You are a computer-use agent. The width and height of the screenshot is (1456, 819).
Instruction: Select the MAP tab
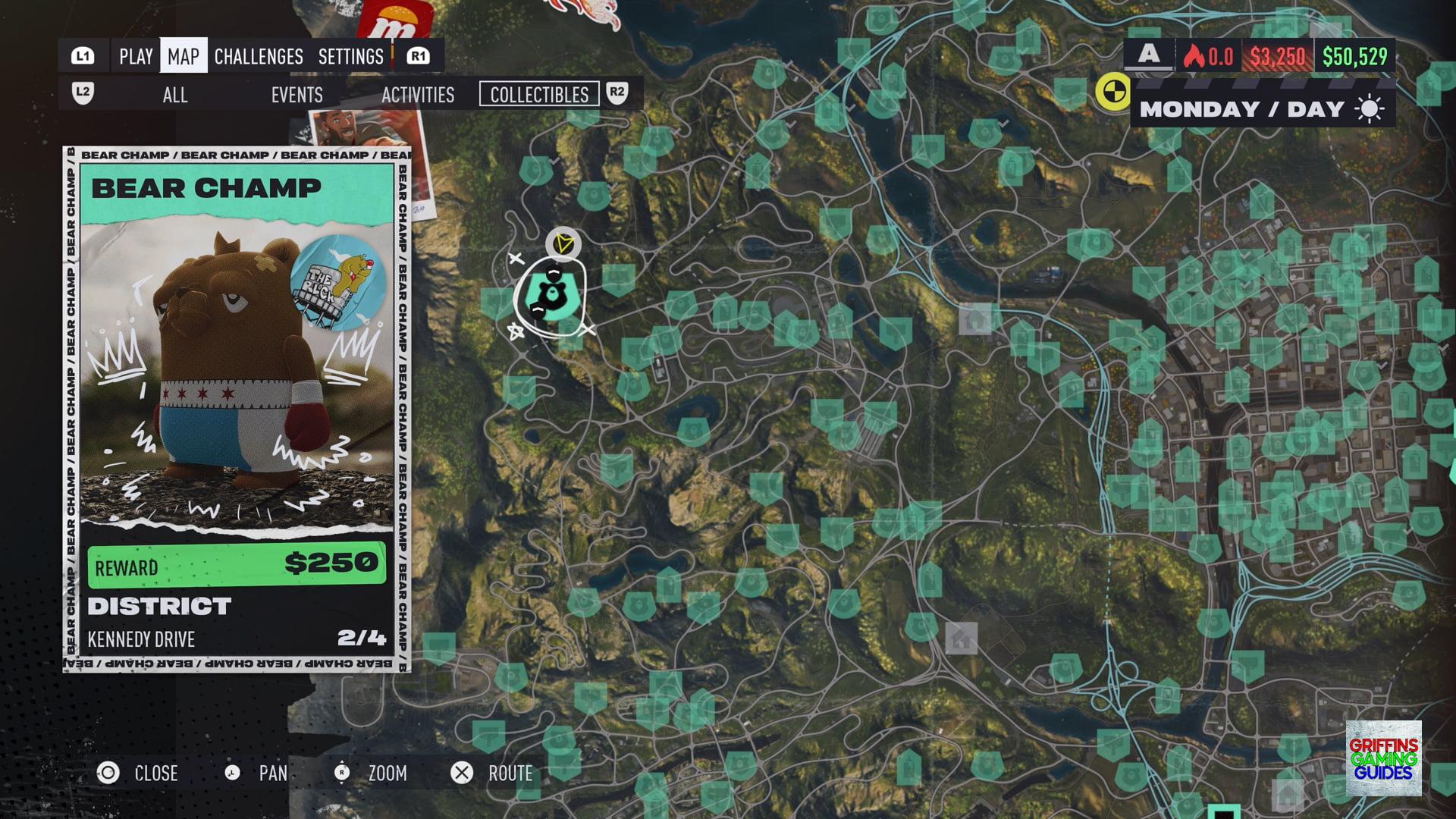pos(184,56)
